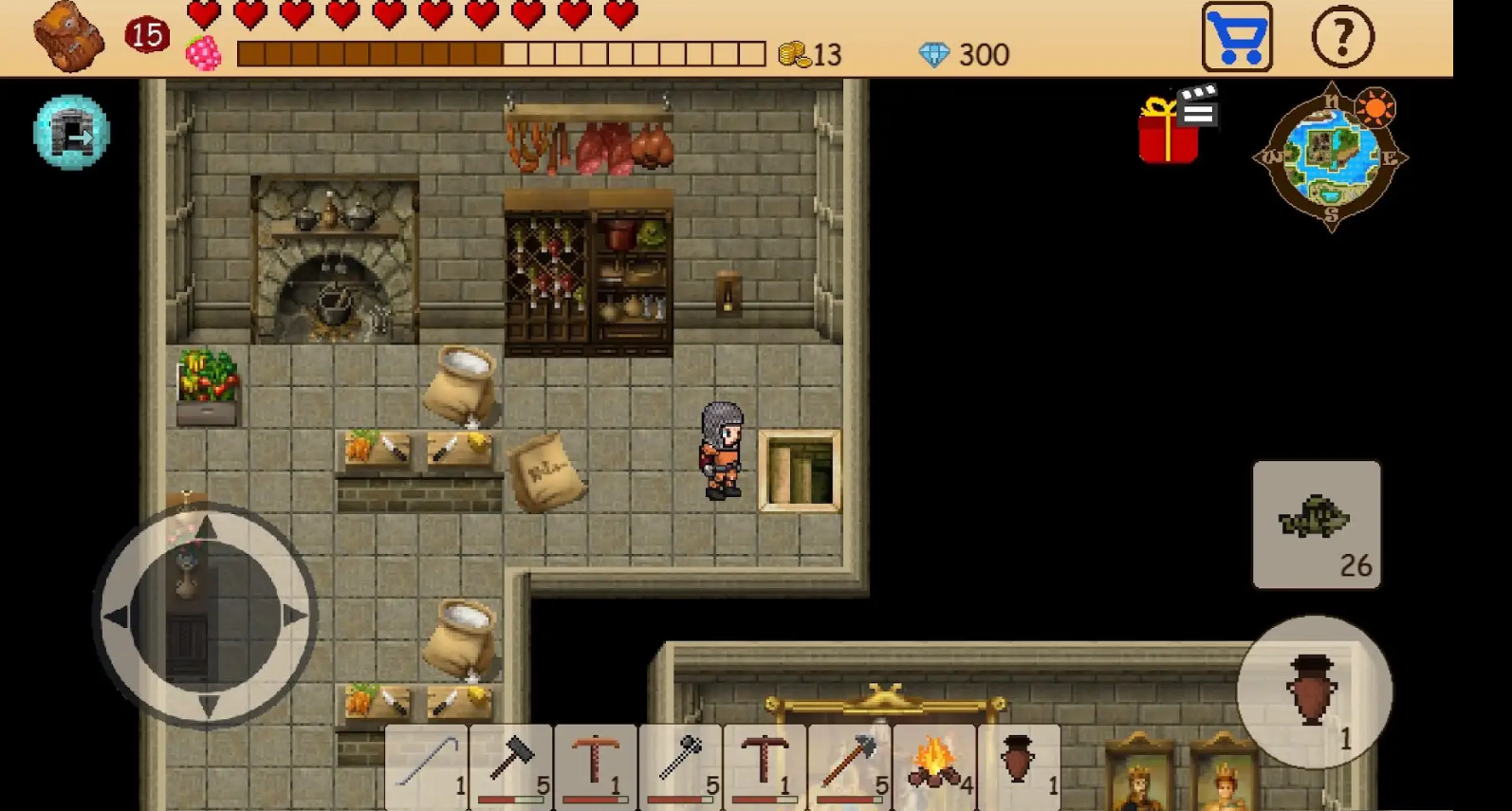Viewport: 1512px width, 811px height.
Task: Tap the joystick's left arrow
Action: coord(118,617)
